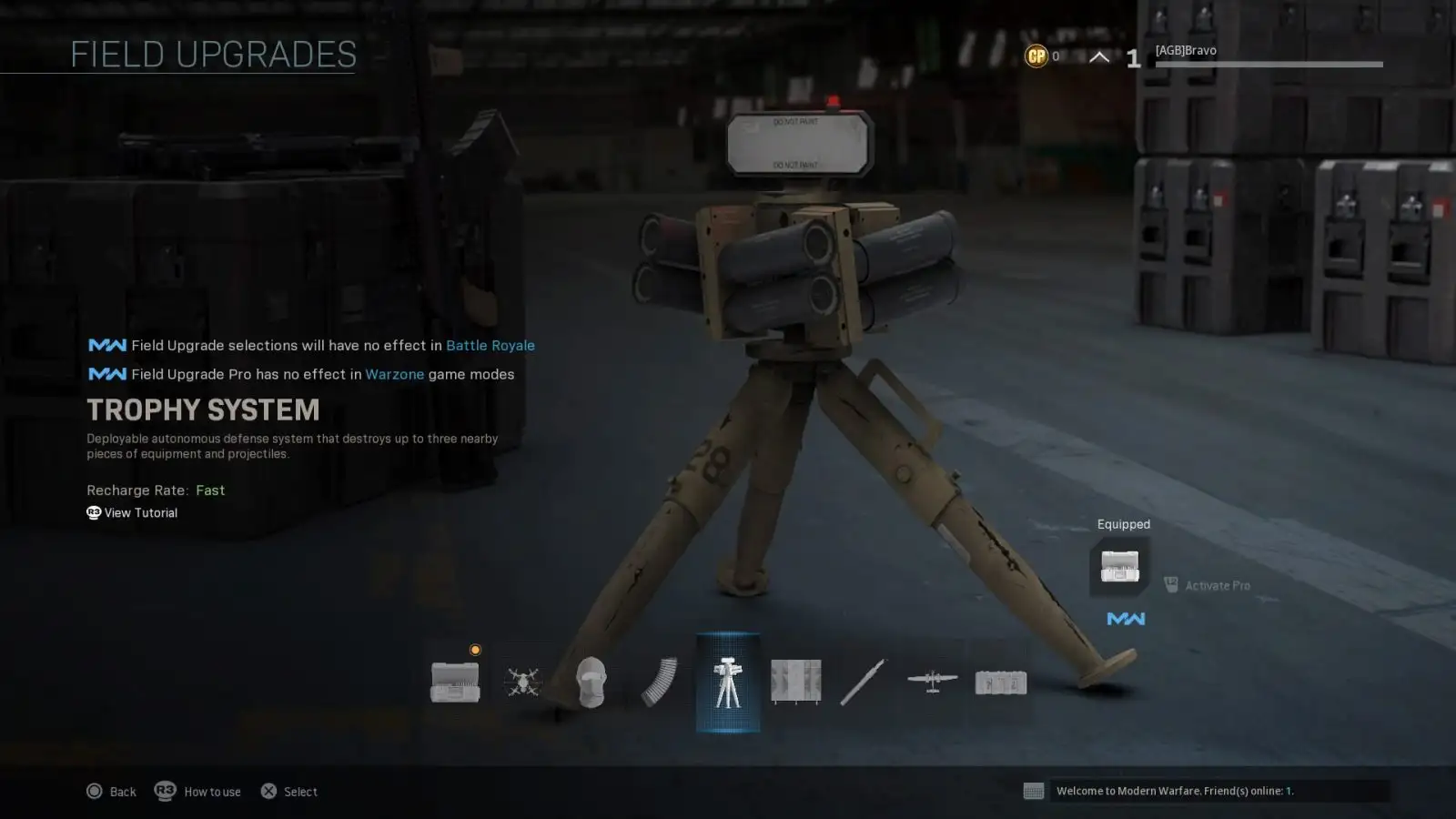
Task: Select the Stopping Power Rounds field upgrade
Action: click(x=657, y=681)
